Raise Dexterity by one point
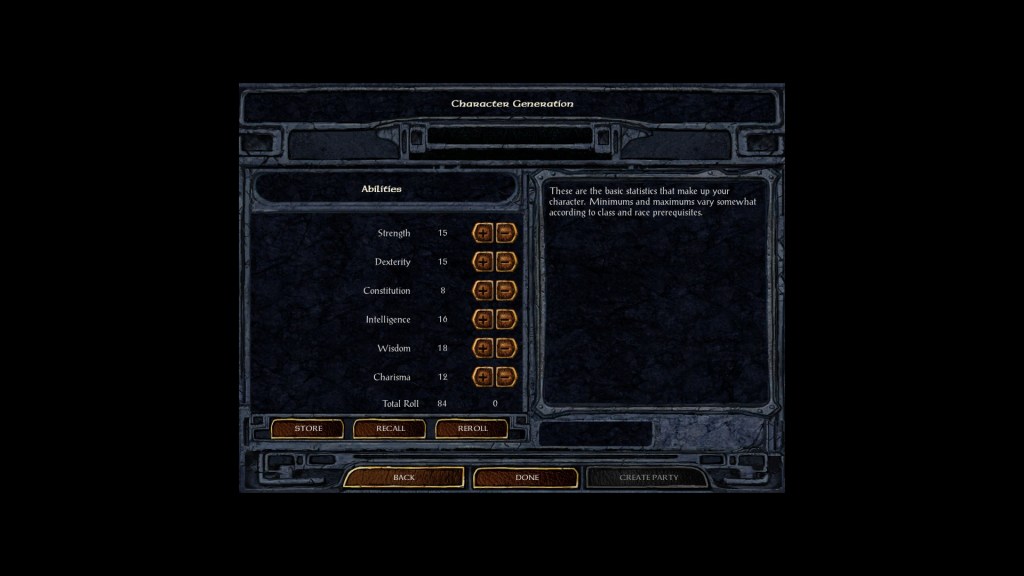 483,262
